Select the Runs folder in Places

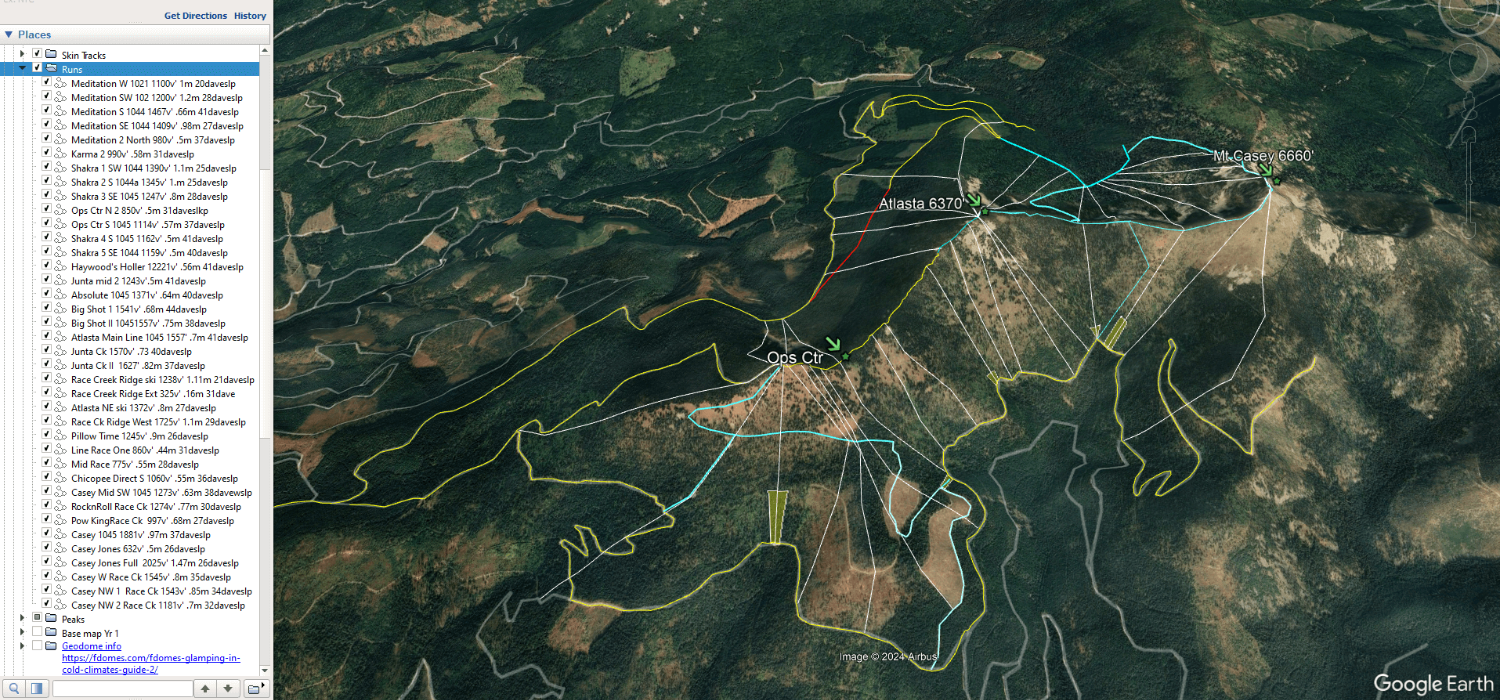[71, 69]
